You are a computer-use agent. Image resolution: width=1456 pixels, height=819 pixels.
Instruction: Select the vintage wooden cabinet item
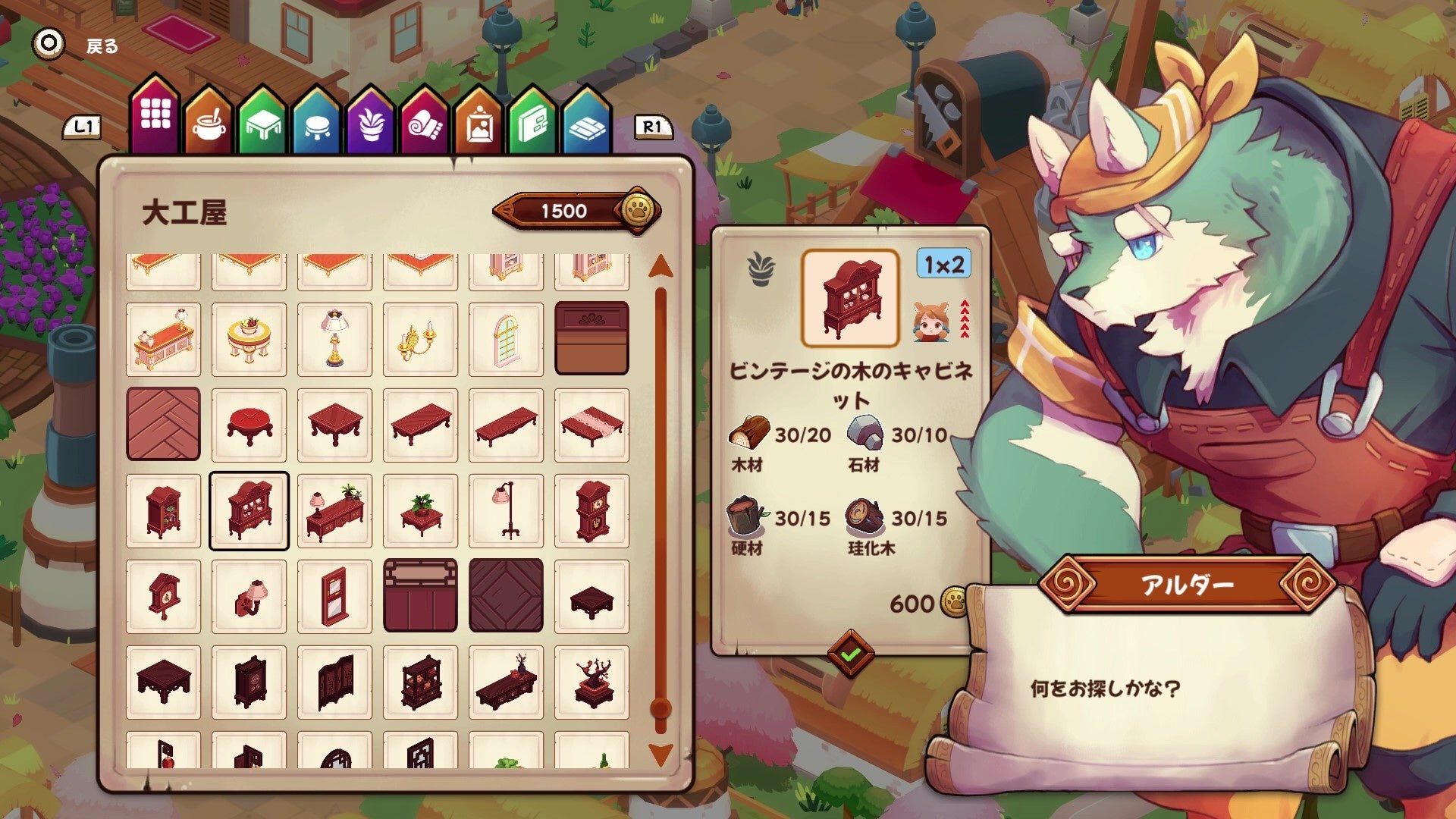(249, 510)
